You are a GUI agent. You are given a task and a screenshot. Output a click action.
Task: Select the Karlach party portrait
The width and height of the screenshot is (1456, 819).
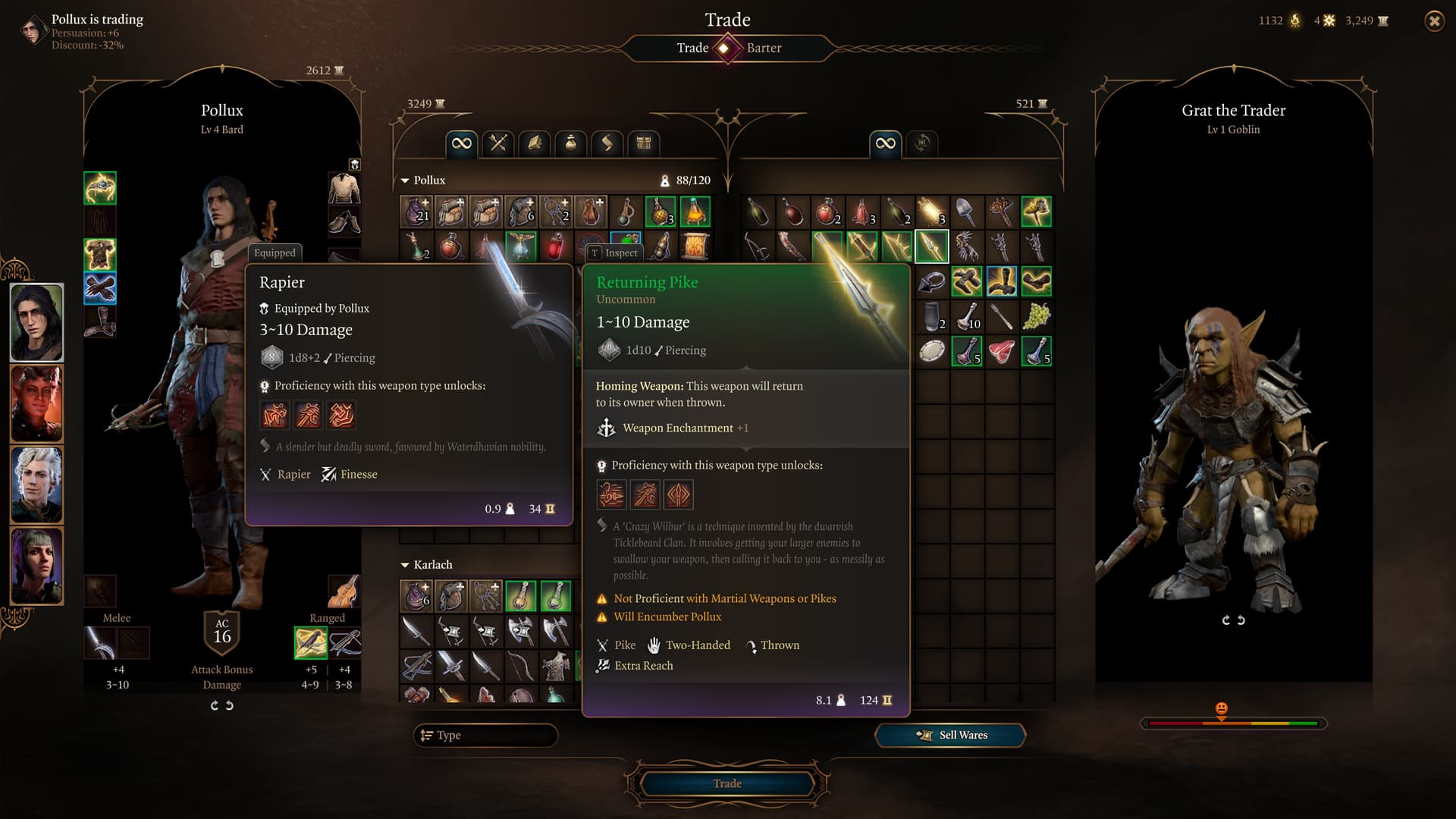click(x=36, y=403)
